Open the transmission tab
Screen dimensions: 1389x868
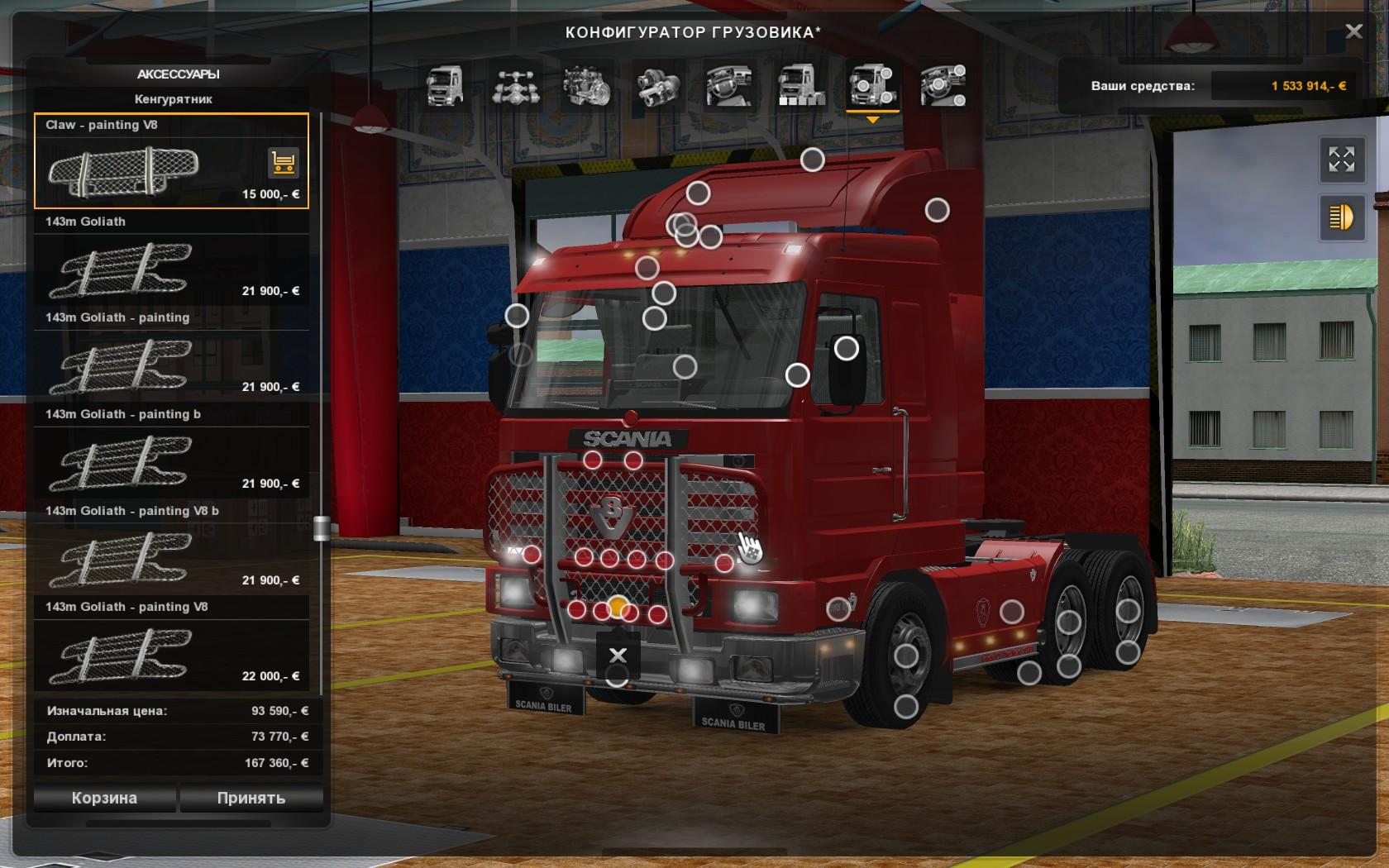point(658,86)
